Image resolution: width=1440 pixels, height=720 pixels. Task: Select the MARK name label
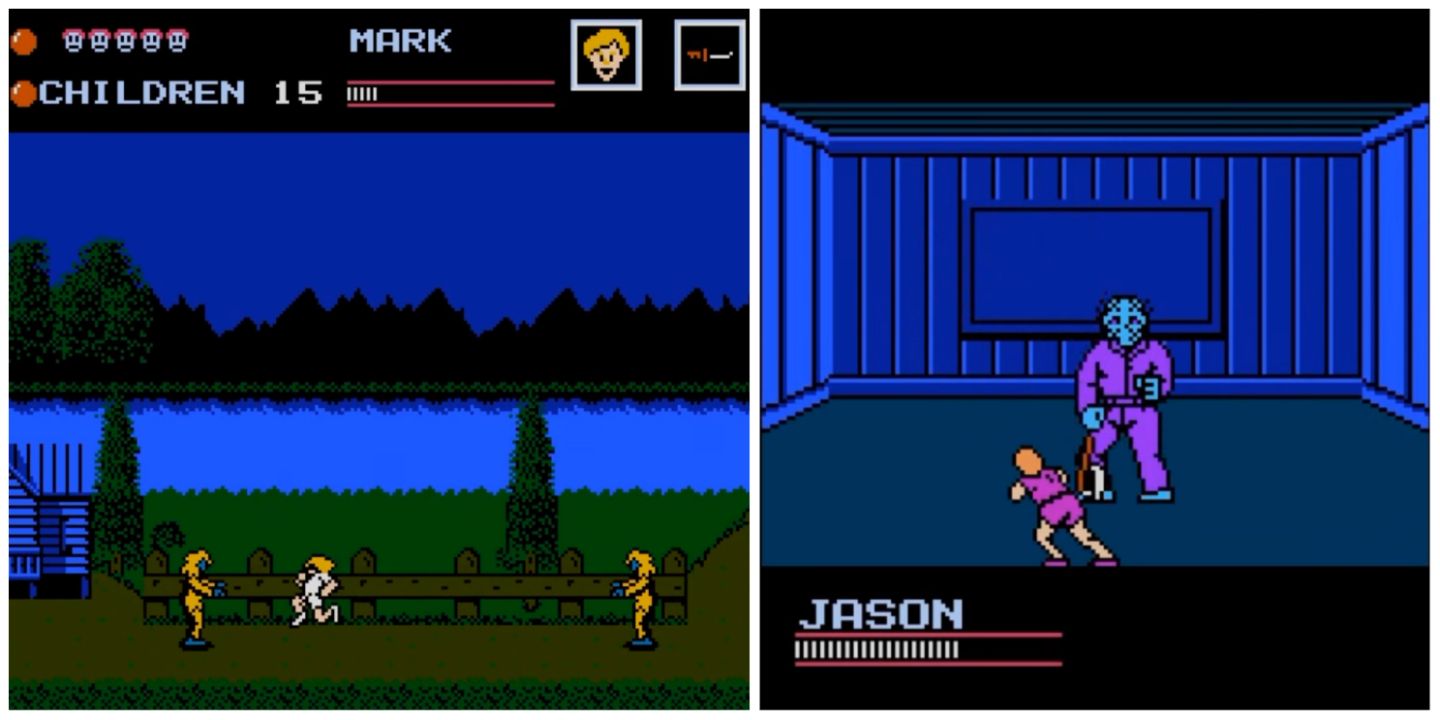click(x=400, y=40)
